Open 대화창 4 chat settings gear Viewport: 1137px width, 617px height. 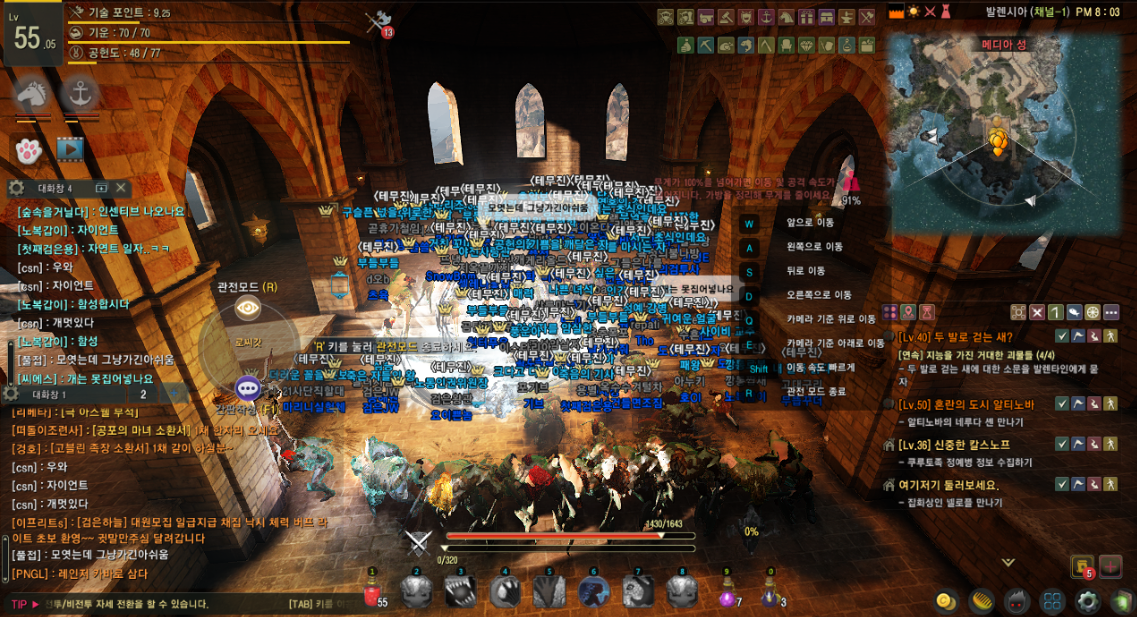pyautogui.click(x=16, y=187)
